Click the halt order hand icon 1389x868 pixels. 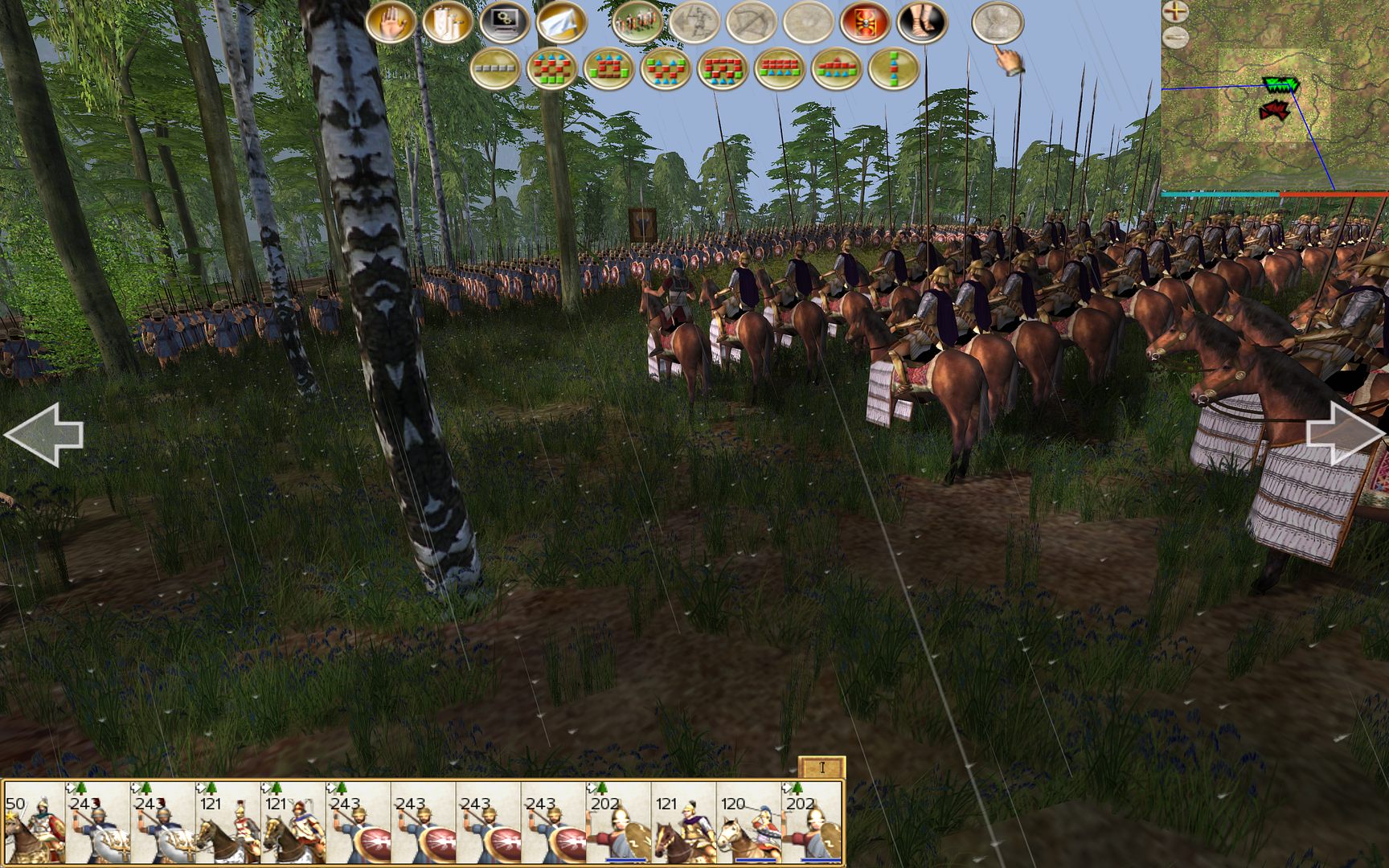(391, 23)
